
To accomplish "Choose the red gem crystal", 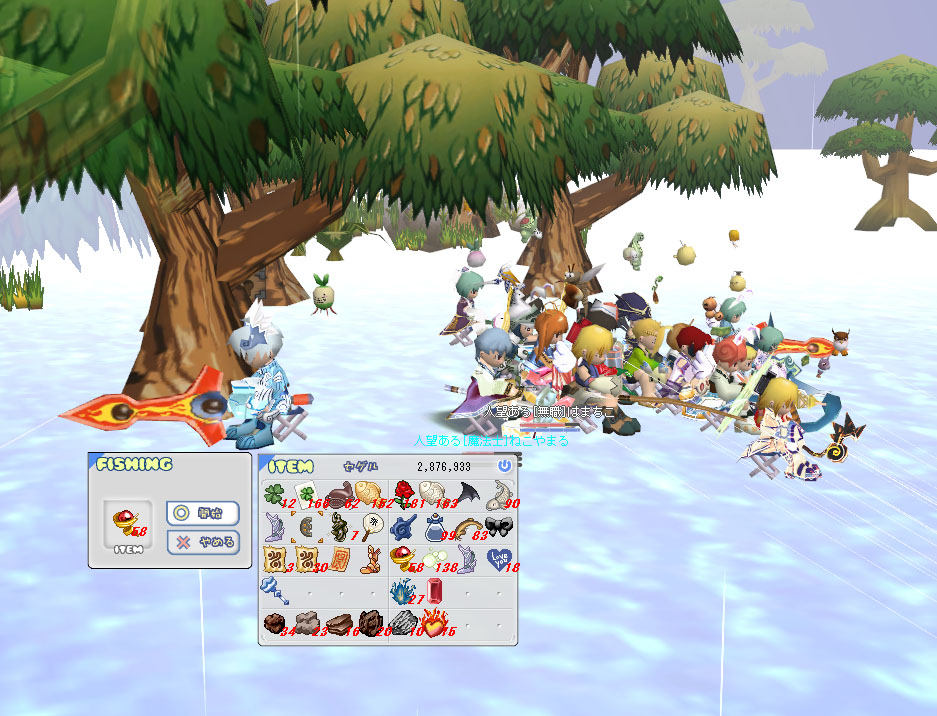I will click(x=433, y=590).
